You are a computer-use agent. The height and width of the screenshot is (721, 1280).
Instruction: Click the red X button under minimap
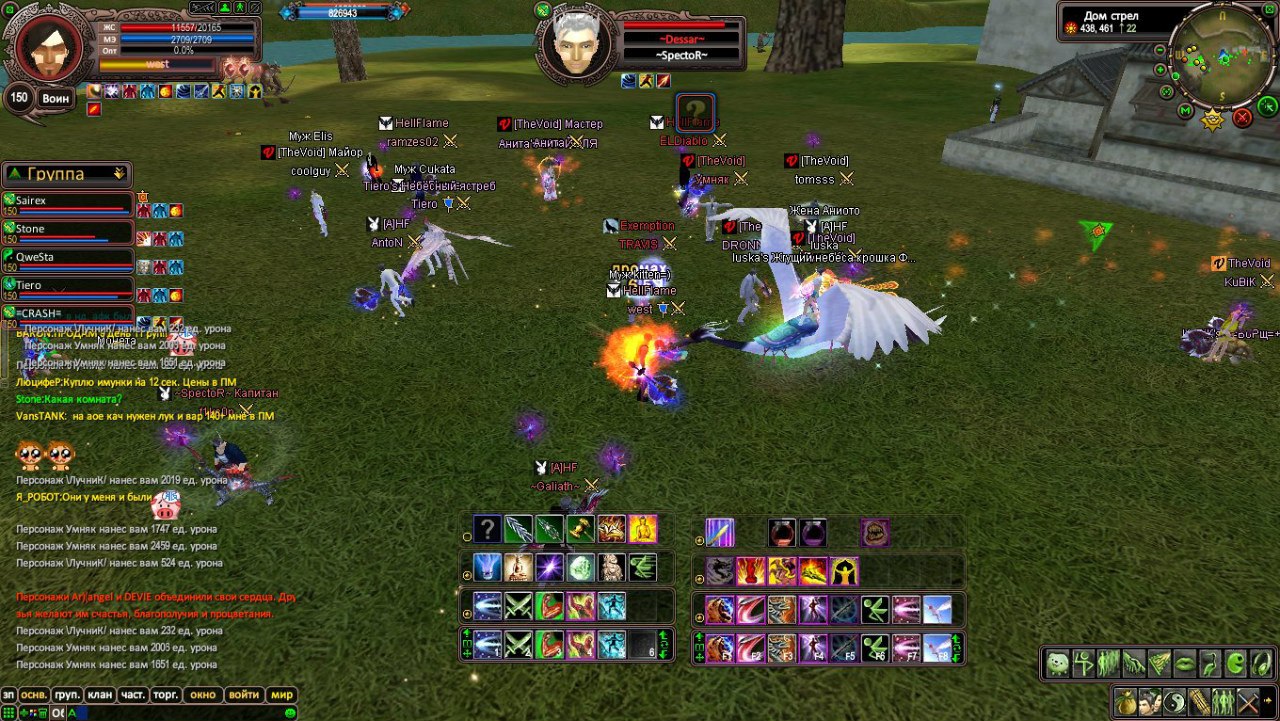pos(1243,118)
